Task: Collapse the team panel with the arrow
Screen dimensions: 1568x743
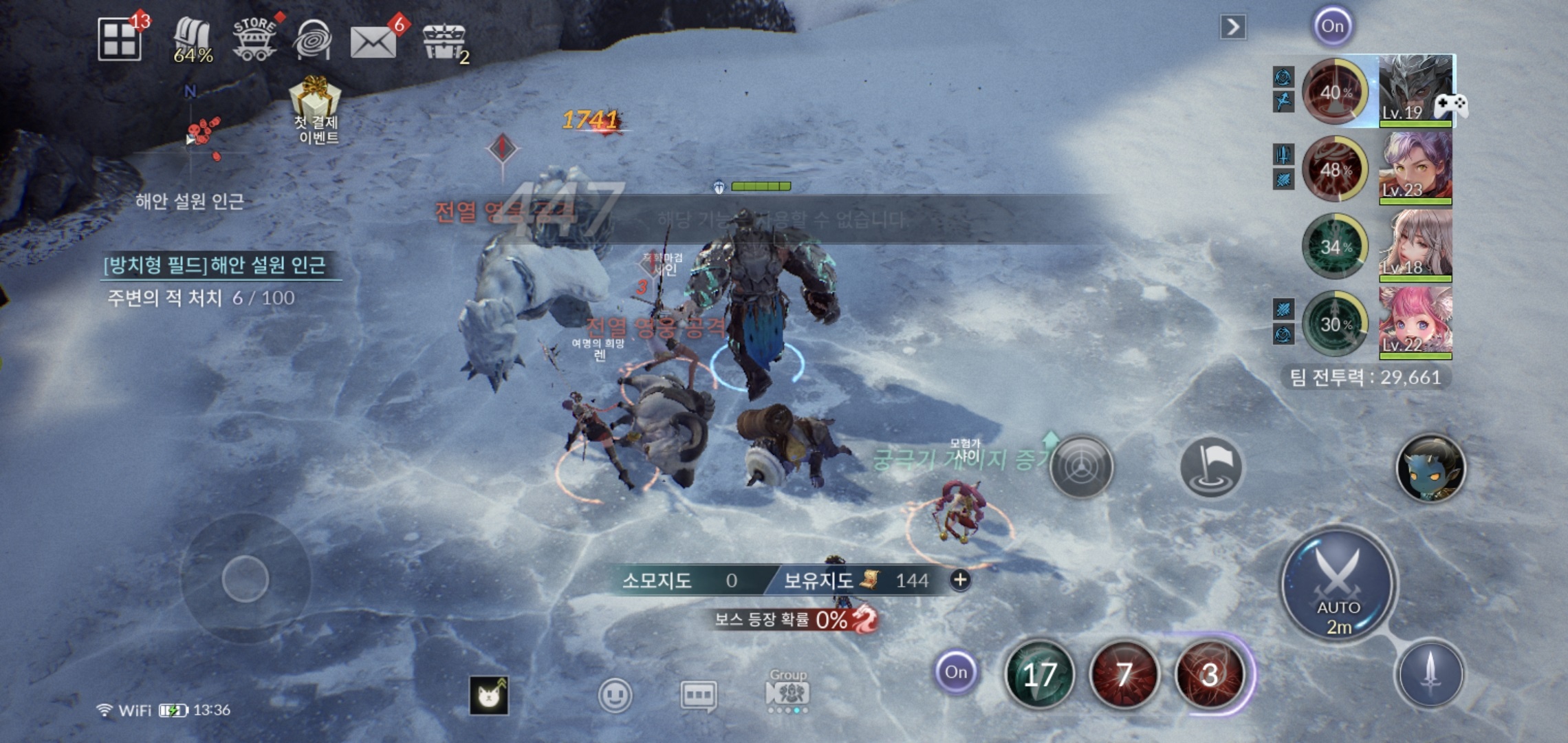Action: (x=1232, y=28)
